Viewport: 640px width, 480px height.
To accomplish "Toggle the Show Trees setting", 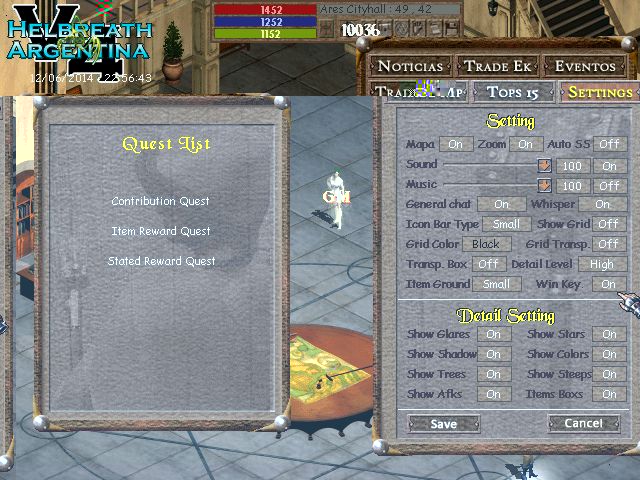I will (x=493, y=374).
